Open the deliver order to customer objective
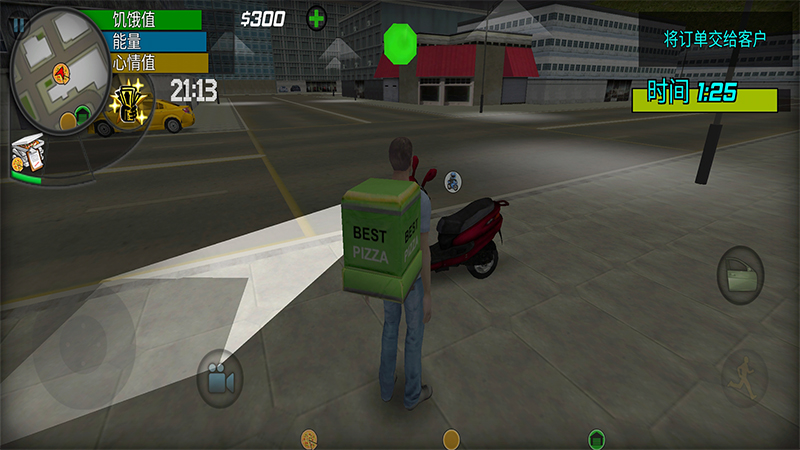Viewport: 800px width, 450px height. pyautogui.click(x=714, y=39)
